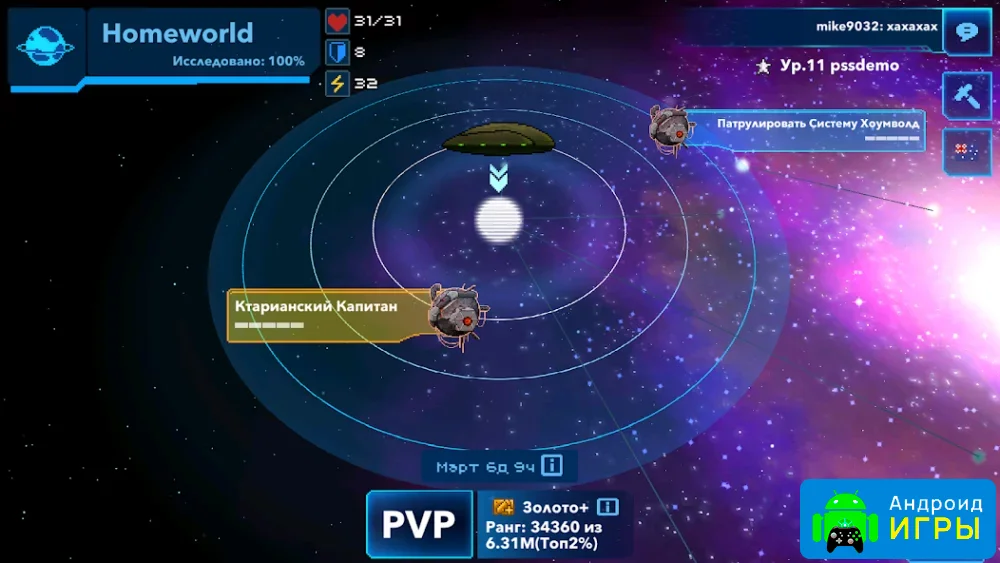Viewport: 1000px width, 563px height.
Task: Show info for the Март season timer
Action: click(x=553, y=466)
